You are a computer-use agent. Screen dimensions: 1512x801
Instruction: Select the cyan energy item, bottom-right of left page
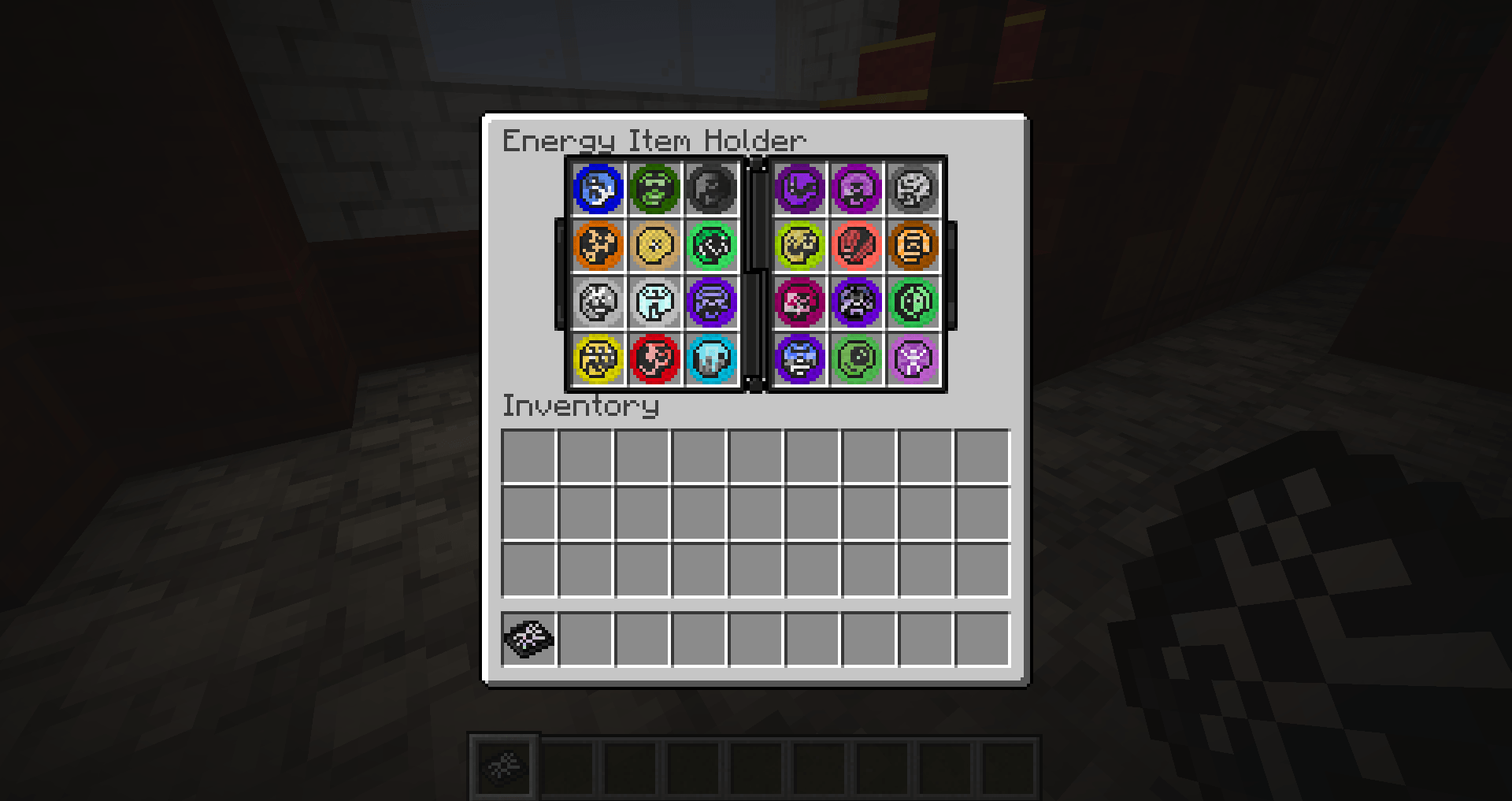click(x=713, y=358)
